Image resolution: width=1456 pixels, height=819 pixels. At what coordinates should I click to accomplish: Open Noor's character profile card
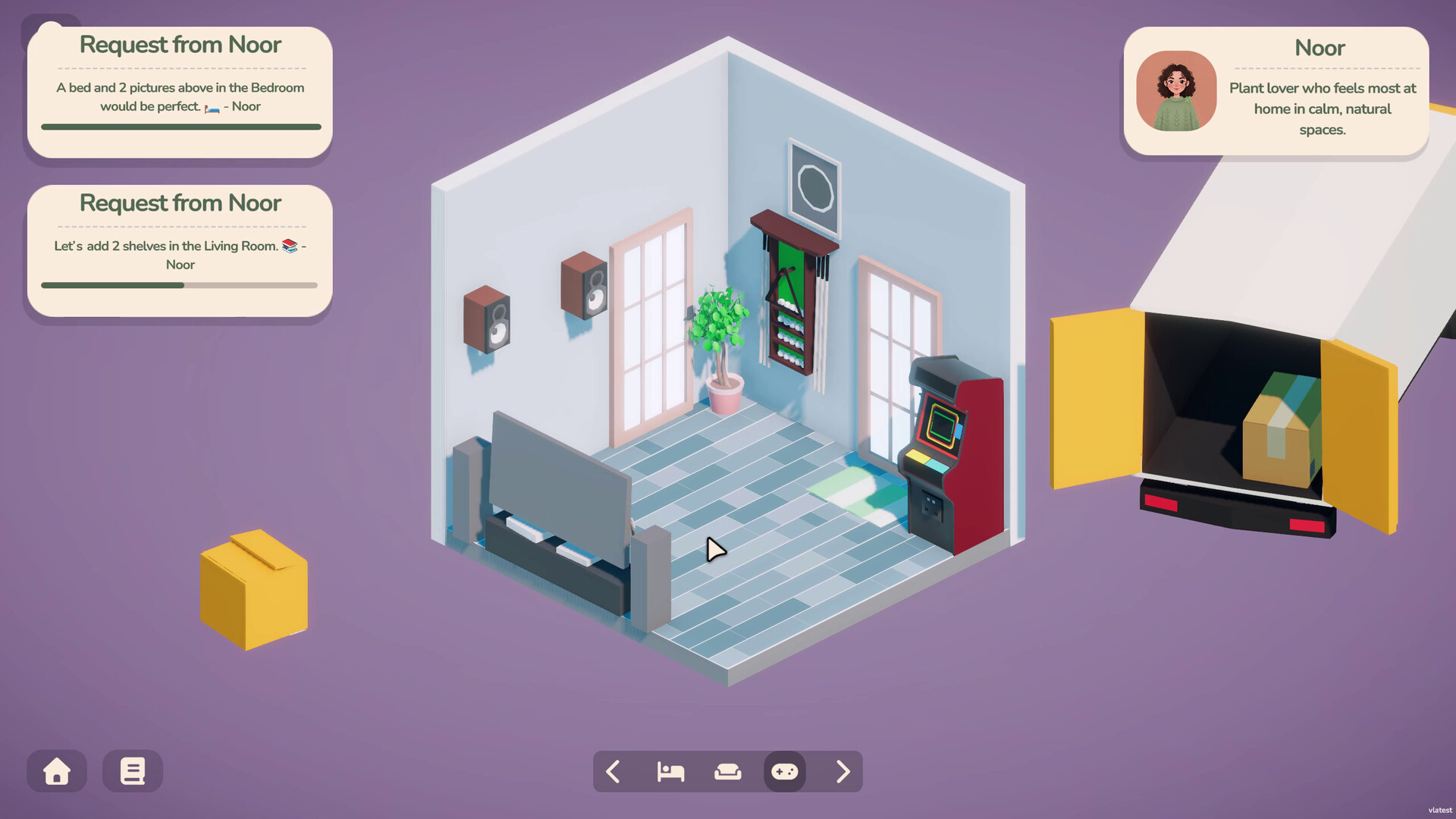(1276, 92)
